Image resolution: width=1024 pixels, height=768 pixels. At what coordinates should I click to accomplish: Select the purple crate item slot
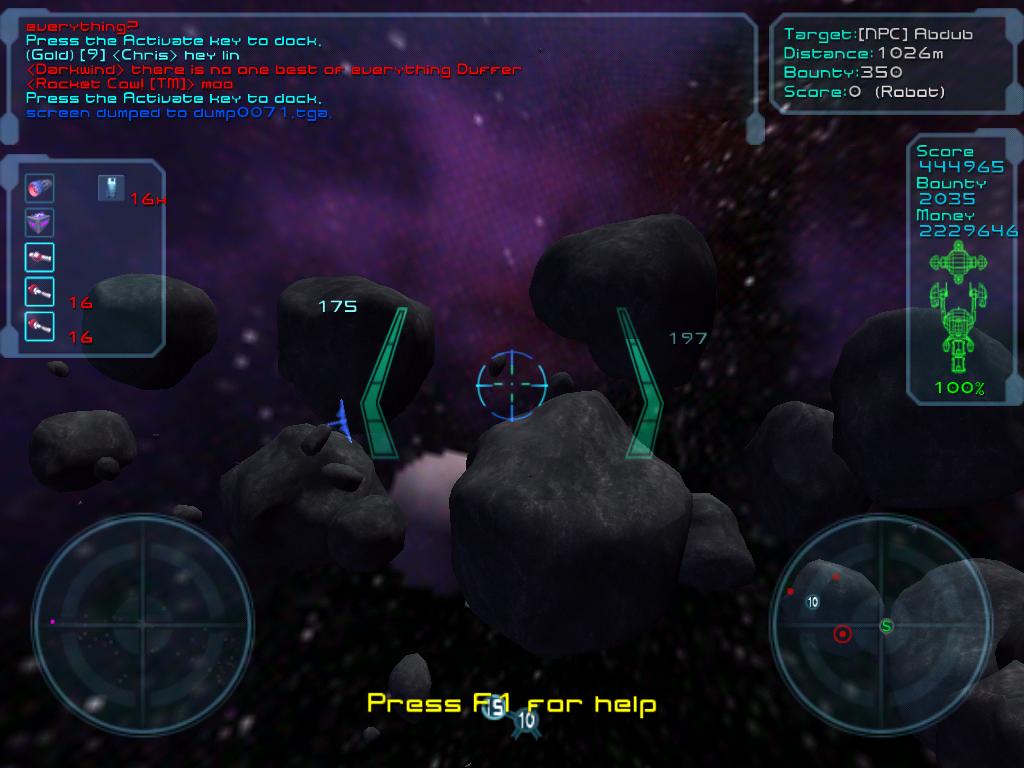[40, 222]
